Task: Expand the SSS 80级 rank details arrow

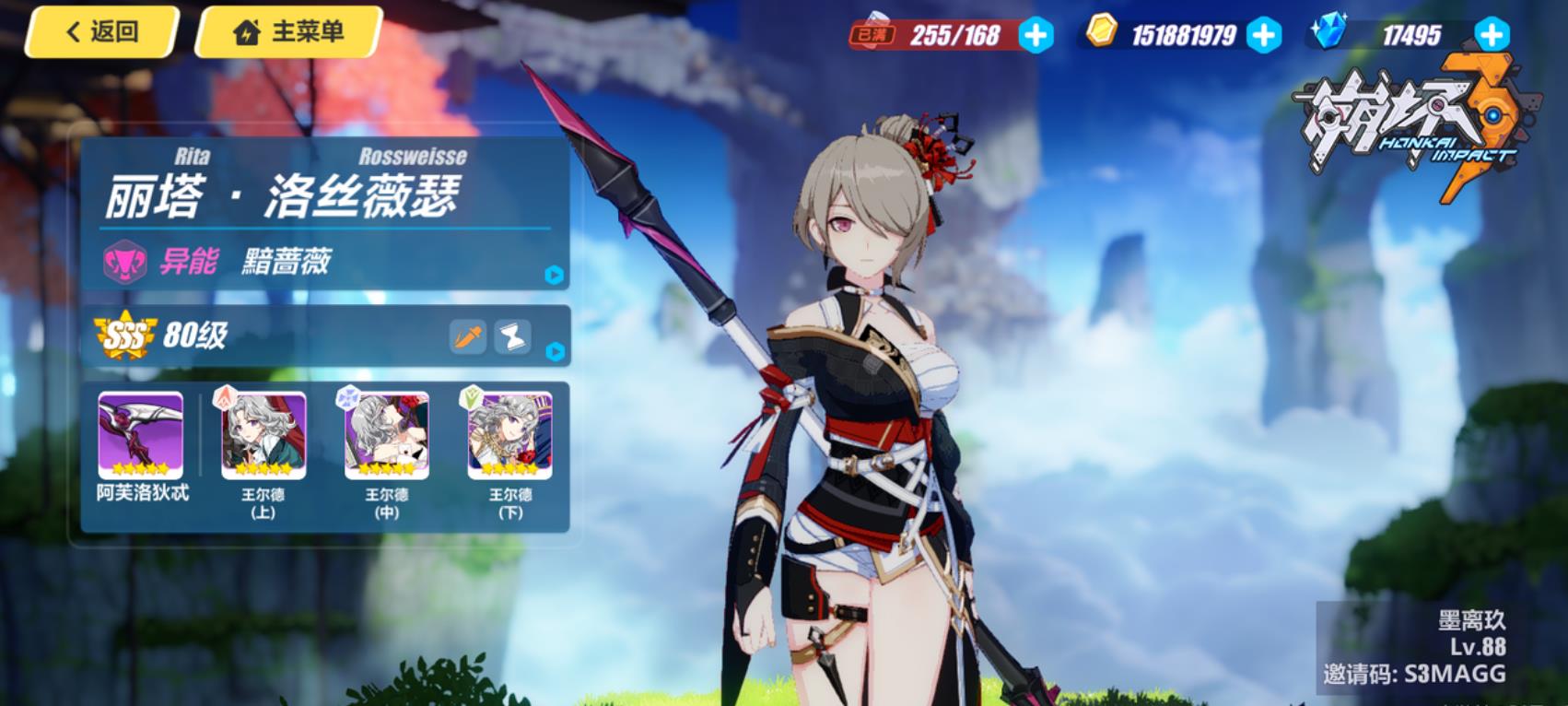Action: tap(555, 351)
